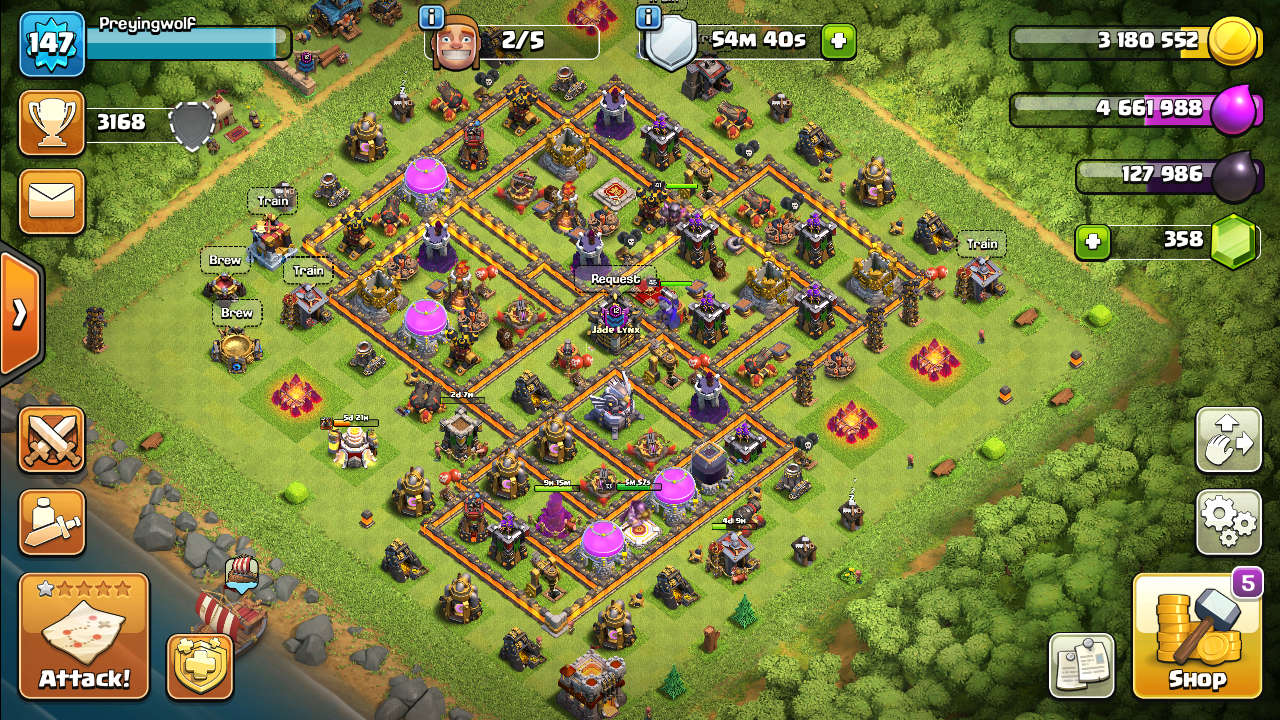The height and width of the screenshot is (720, 1280).
Task: Show builder info via the builder icon
Action: click(432, 17)
